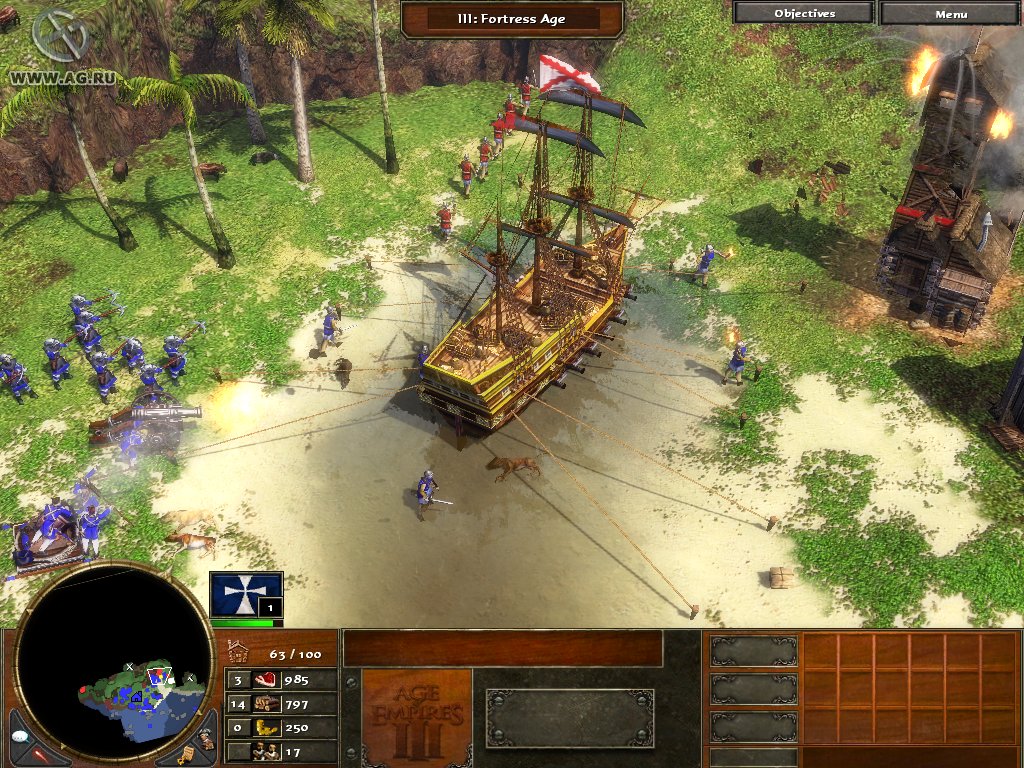Open the Objectives panel
Image resolution: width=1024 pixels, height=768 pixels.
click(x=804, y=14)
